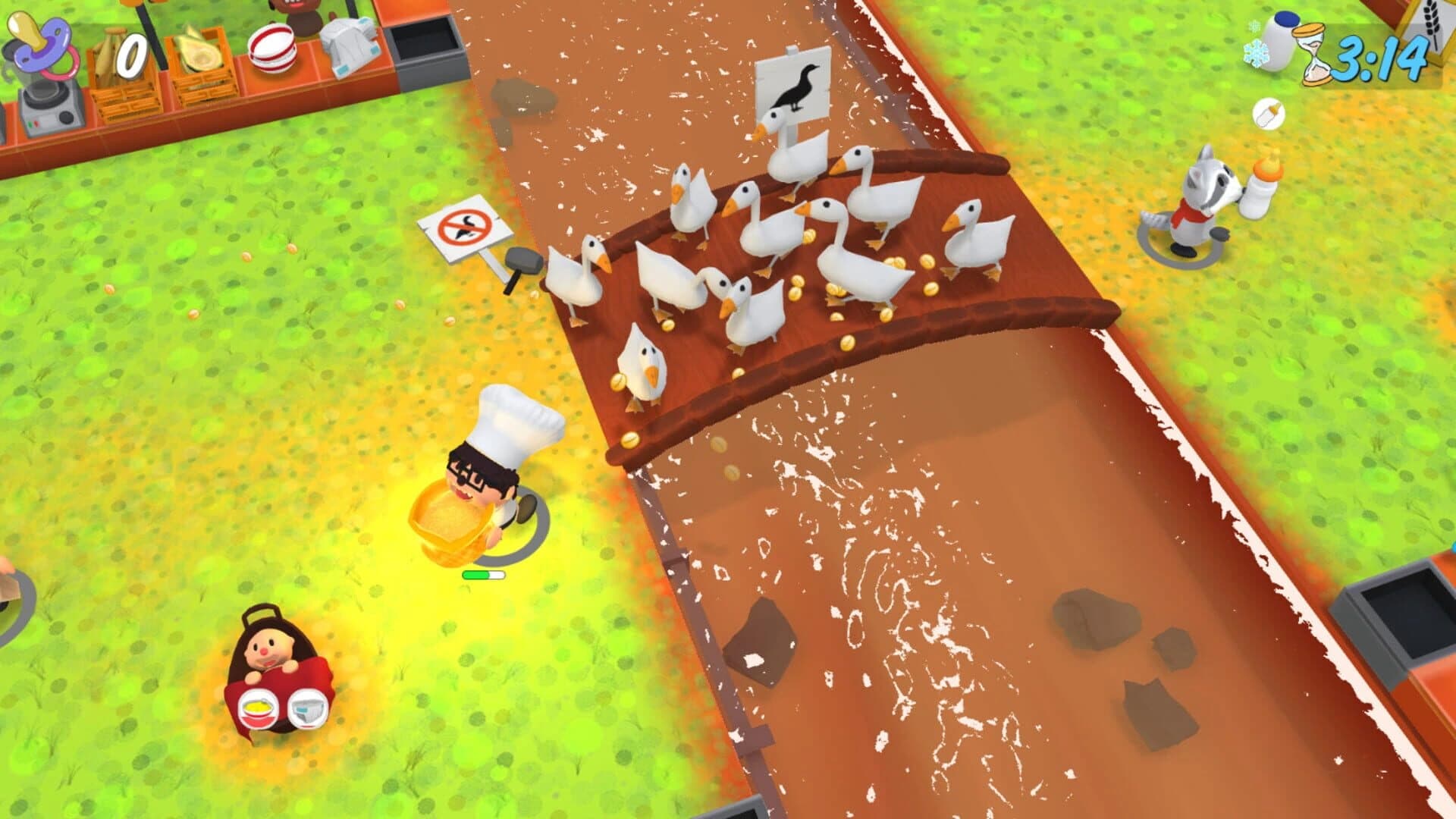Click the pile of clean diapers on the counter

pos(353,45)
